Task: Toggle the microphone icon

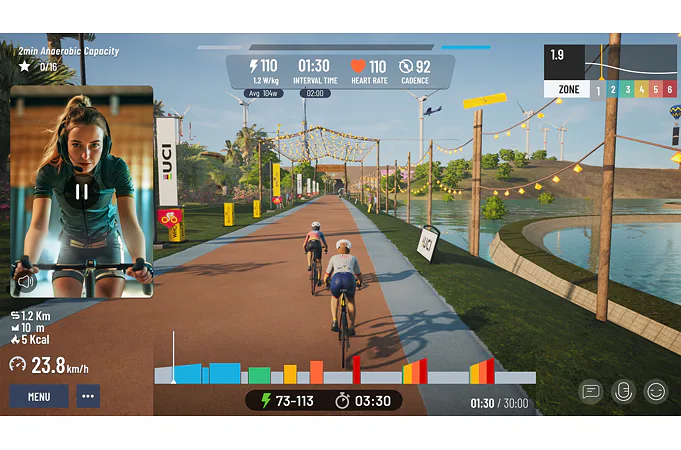Action: [623, 391]
